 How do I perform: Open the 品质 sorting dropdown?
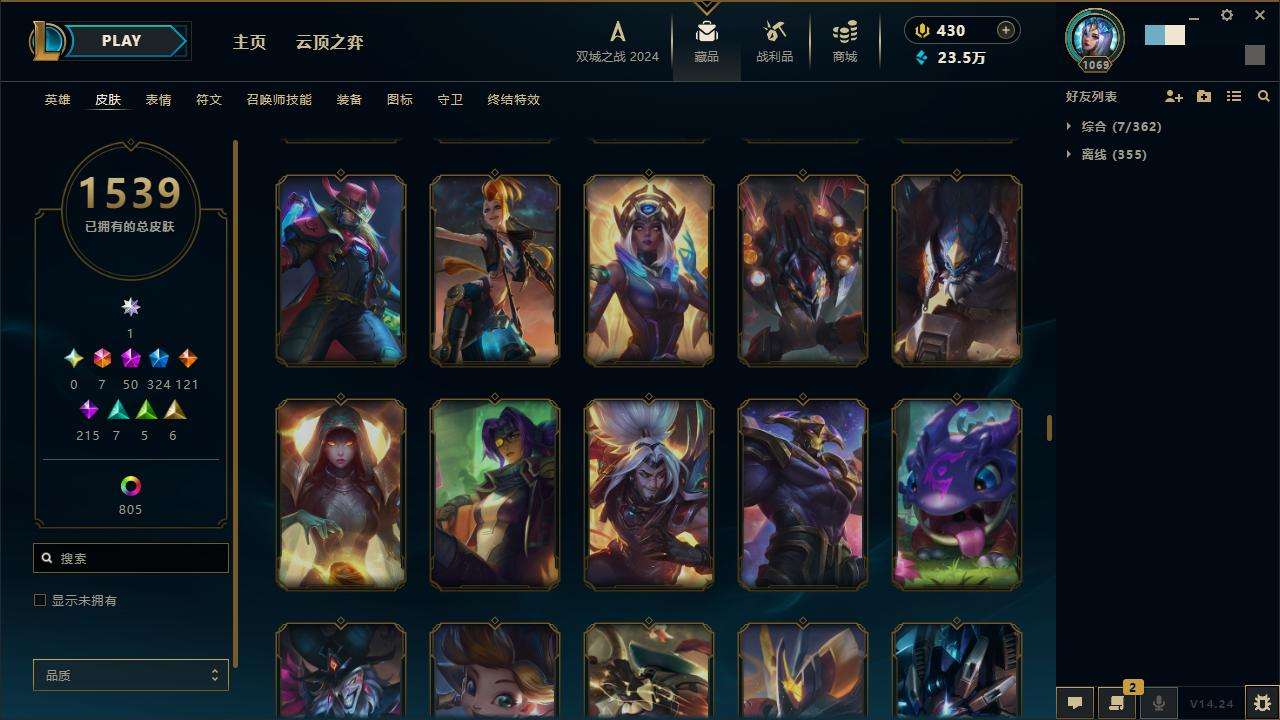[131, 676]
